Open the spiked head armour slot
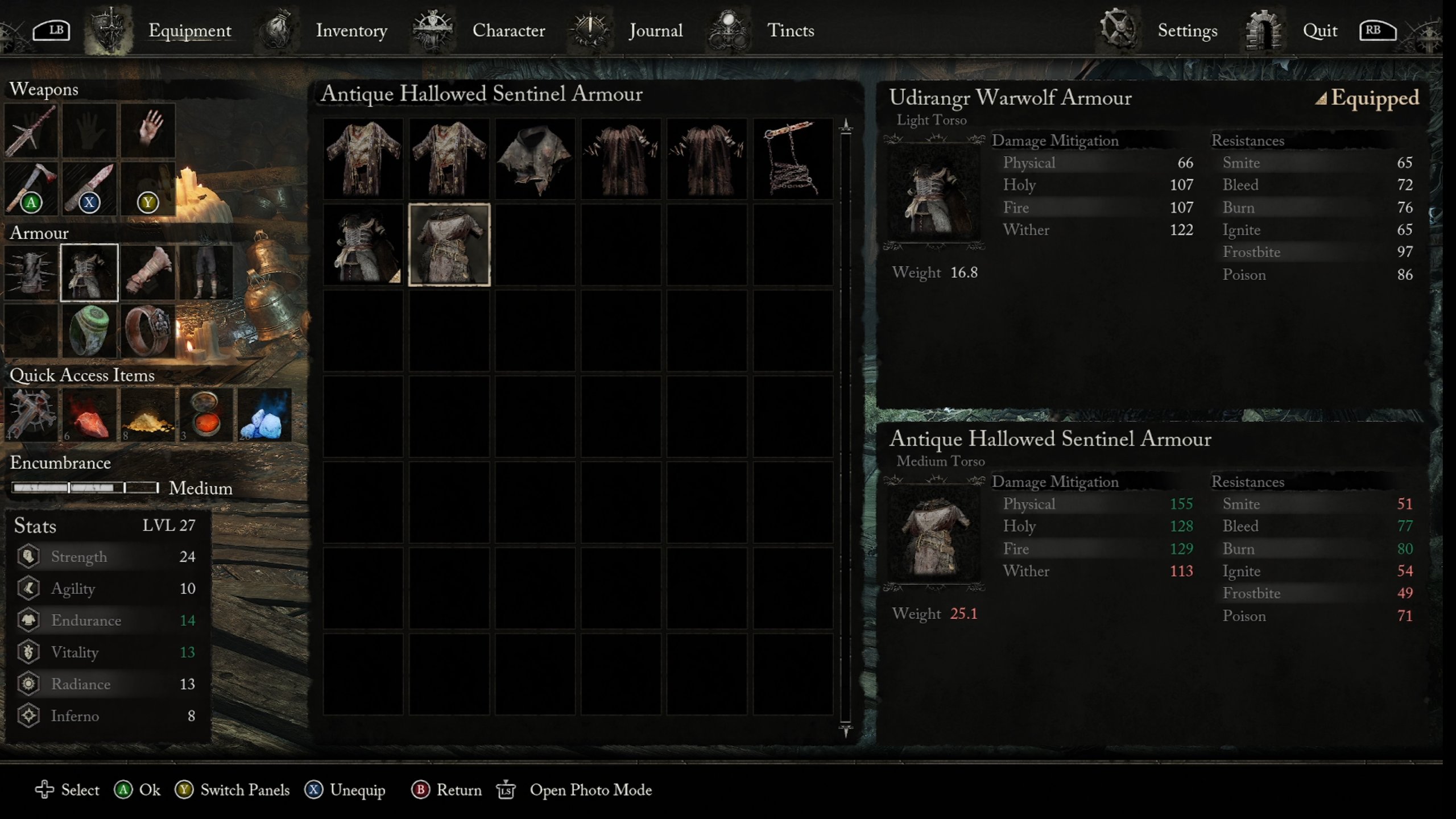1456x819 pixels. tap(31, 272)
